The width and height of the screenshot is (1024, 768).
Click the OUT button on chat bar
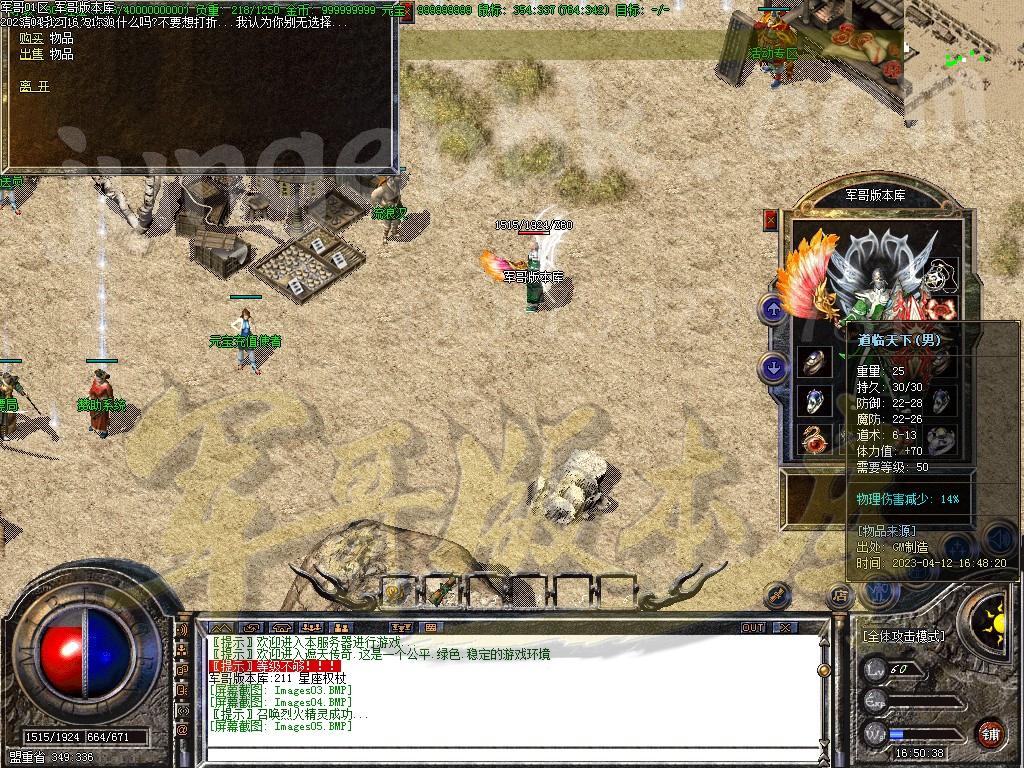pyautogui.click(x=752, y=627)
